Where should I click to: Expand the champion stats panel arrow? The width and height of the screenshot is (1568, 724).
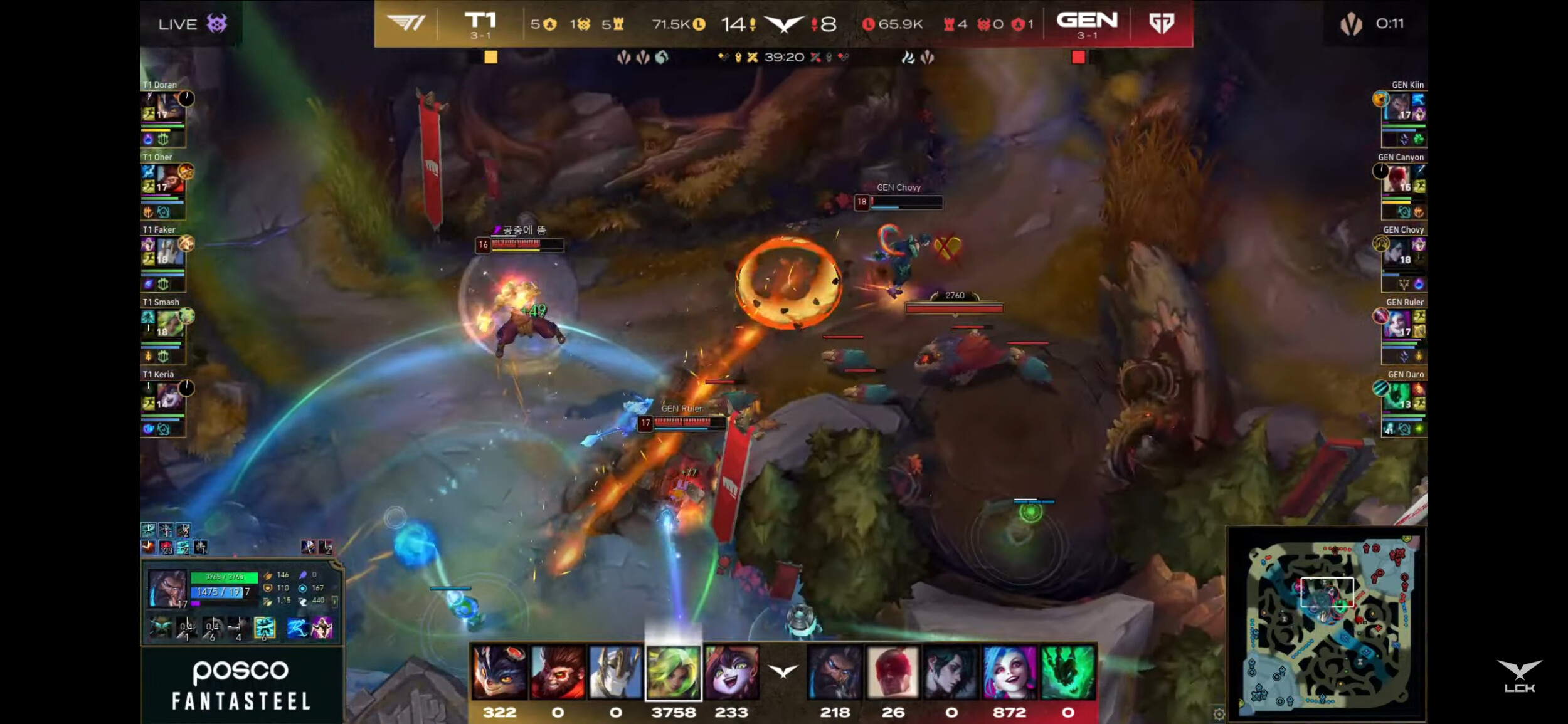click(334, 602)
